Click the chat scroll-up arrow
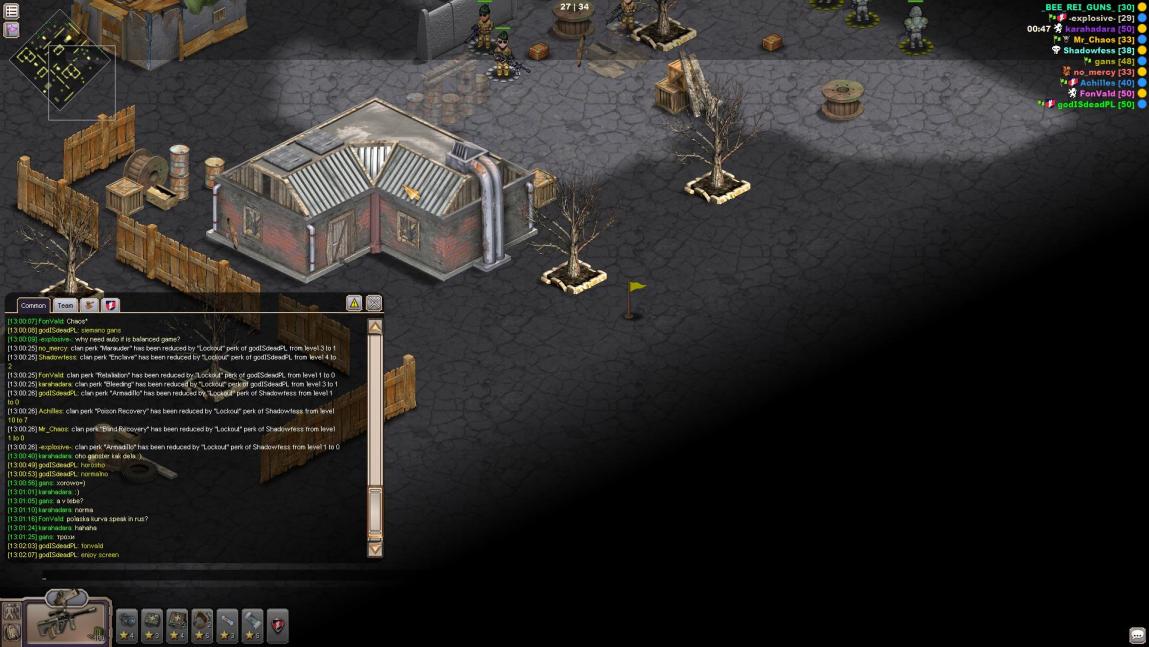This screenshot has width=1149, height=647. pos(375,327)
